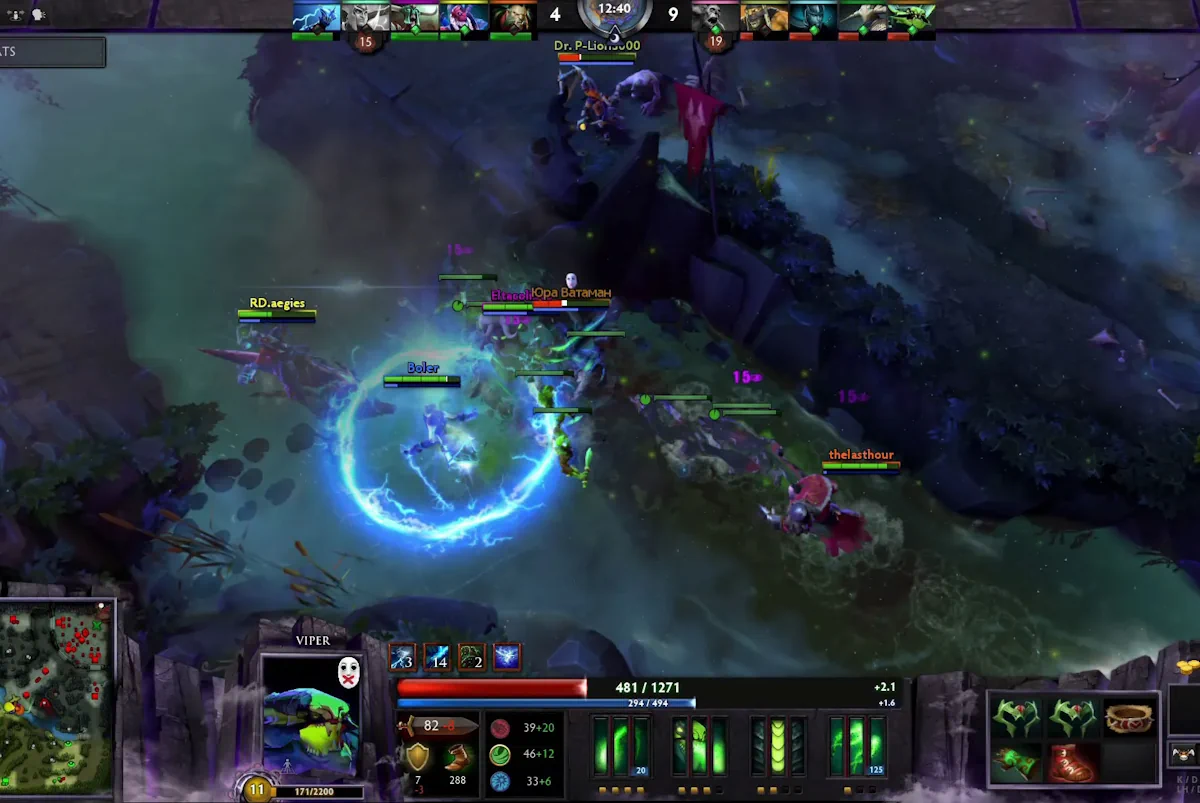1200x803 pixels.
Task: Select the fur-trimmed ring inventory item
Action: click(1129, 717)
